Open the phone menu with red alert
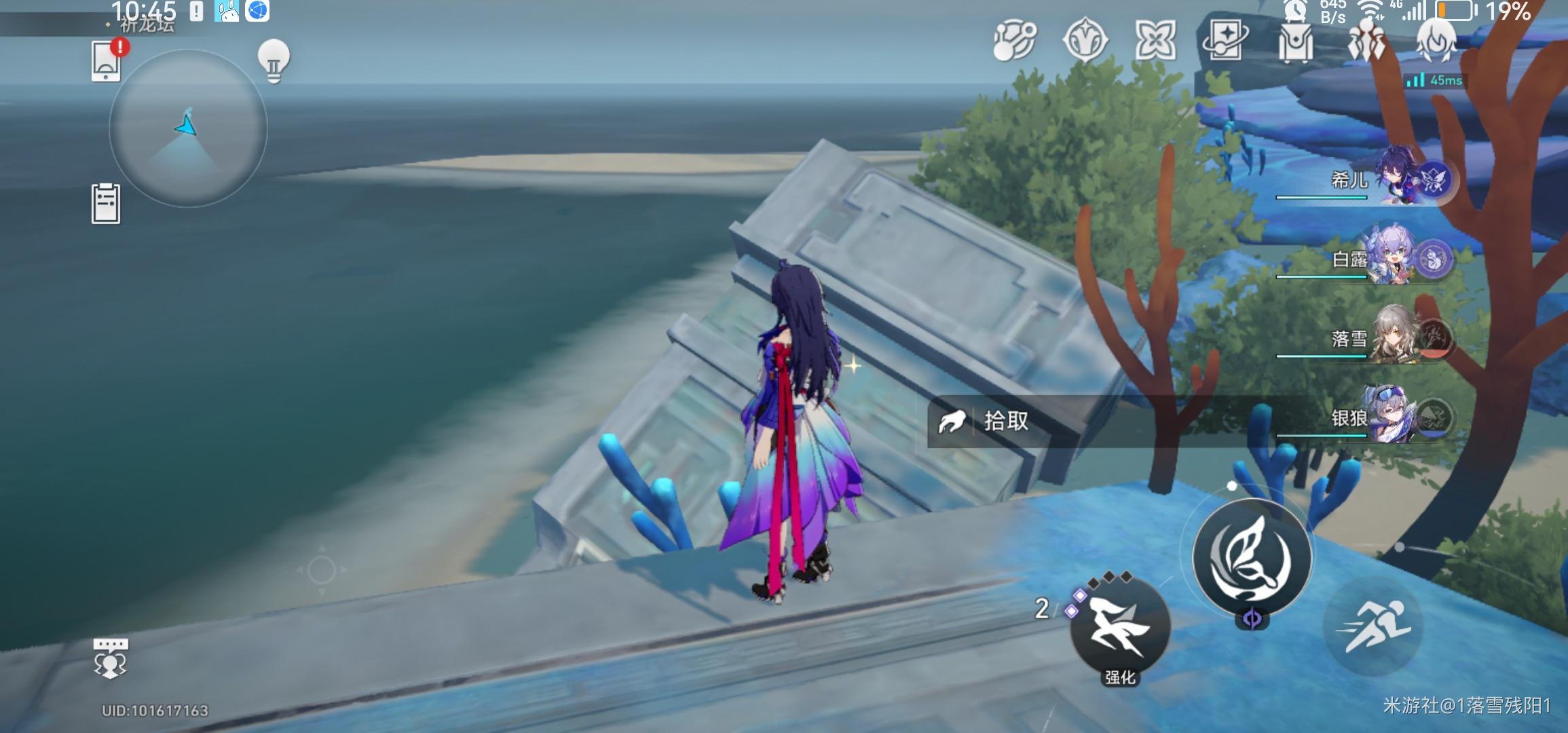Viewport: 1568px width, 733px height. [107, 61]
